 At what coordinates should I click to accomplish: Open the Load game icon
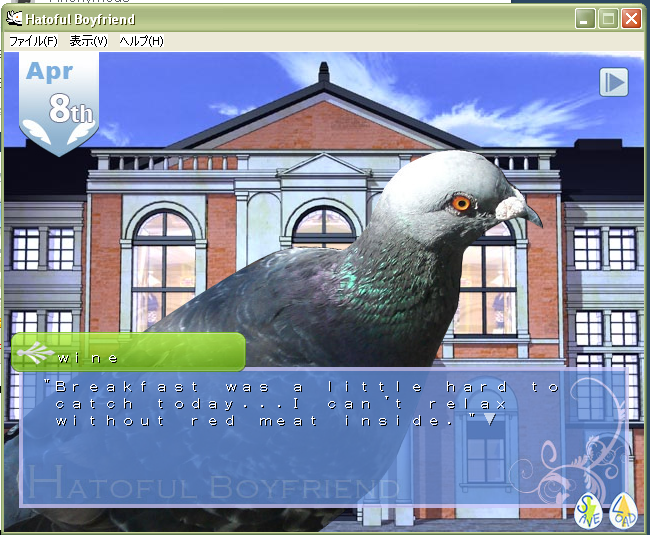pos(623,510)
